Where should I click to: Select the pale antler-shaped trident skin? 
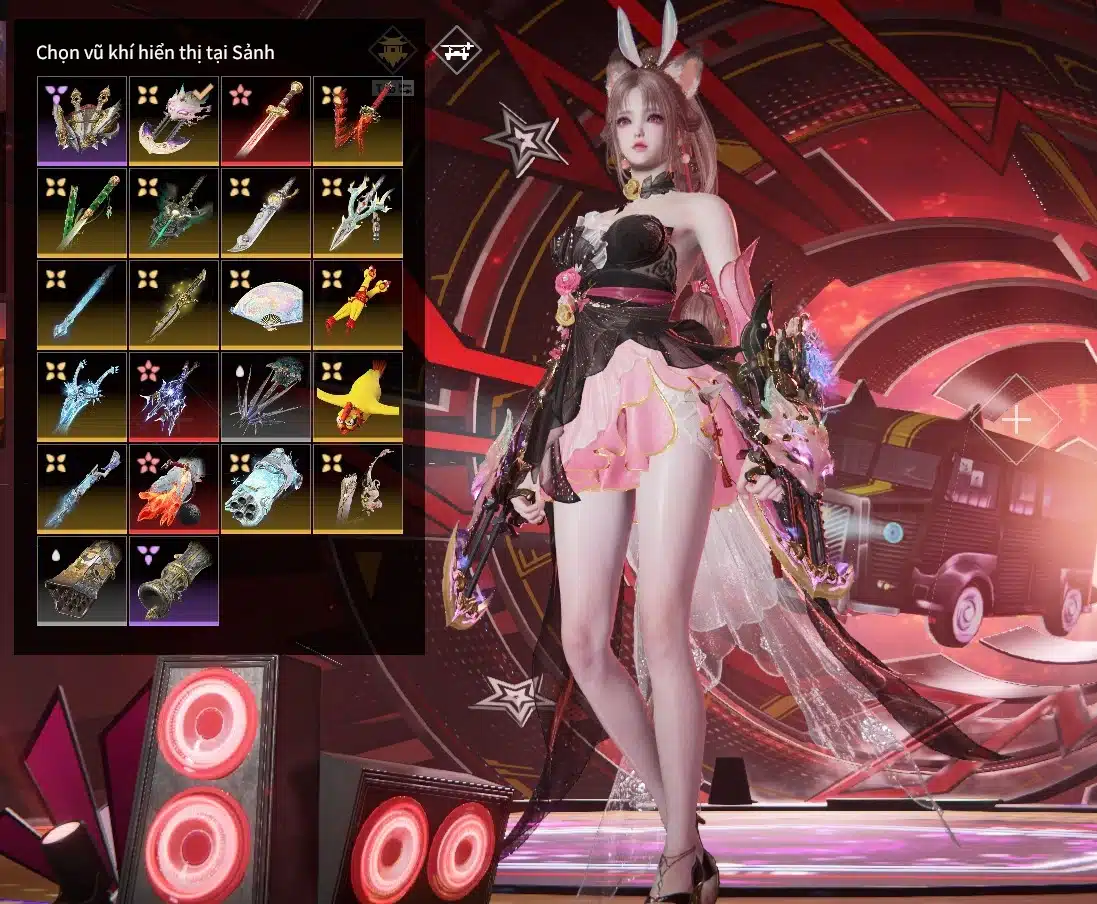click(358, 212)
